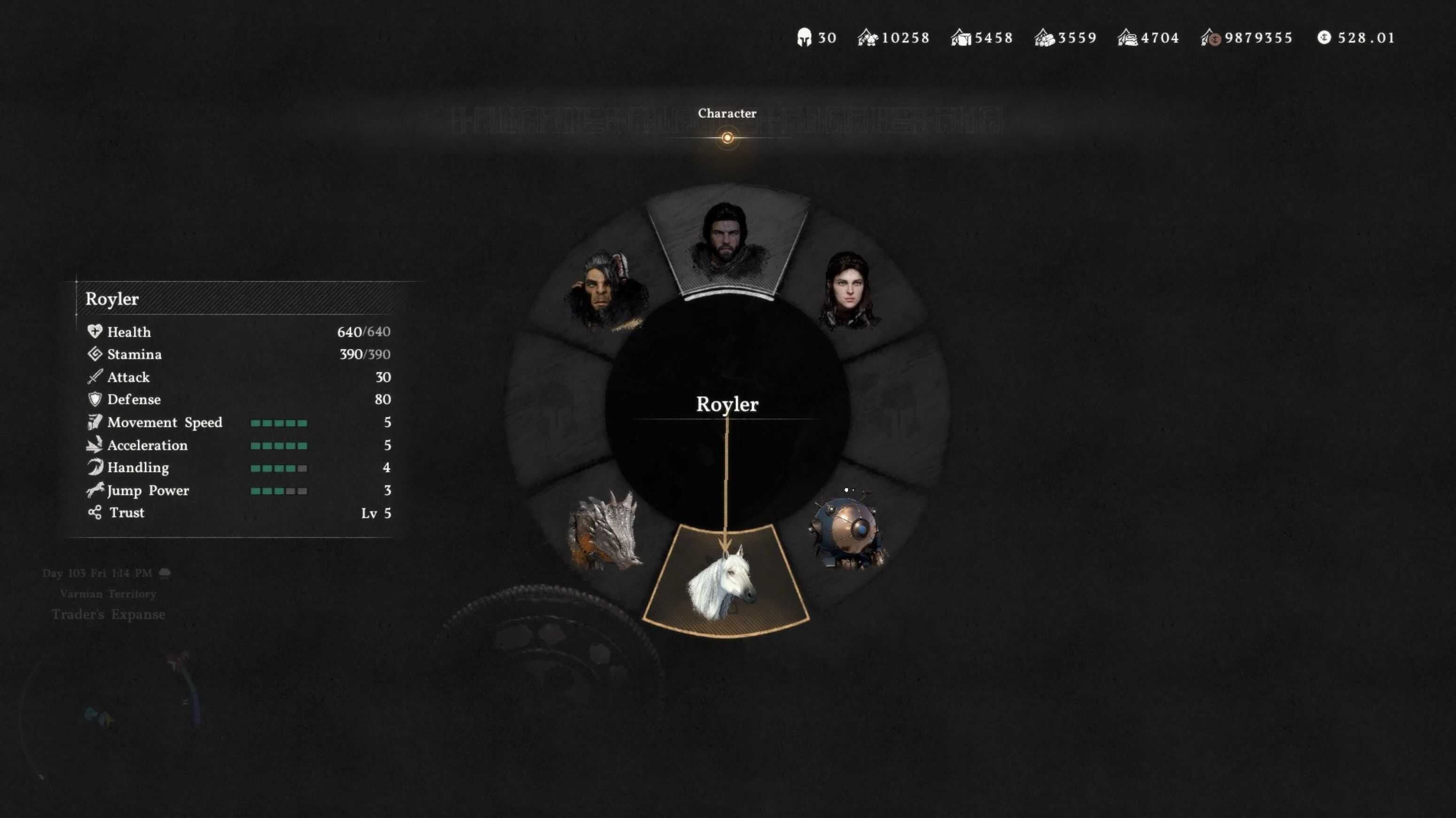Select the spiked dragon mount
Viewport: 1456px width, 818px height.
tap(605, 531)
